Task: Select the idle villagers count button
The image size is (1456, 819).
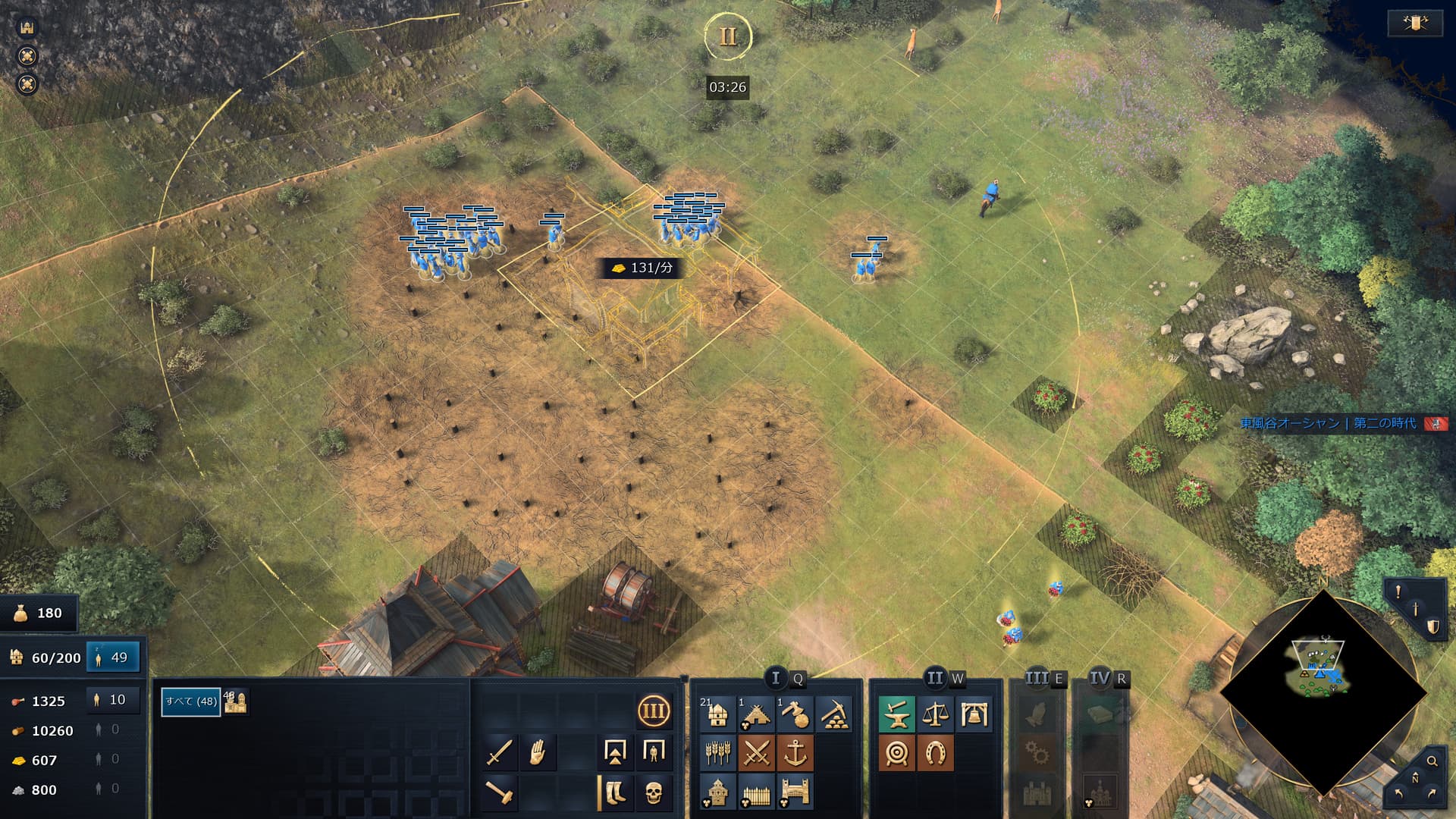Action: (113, 657)
